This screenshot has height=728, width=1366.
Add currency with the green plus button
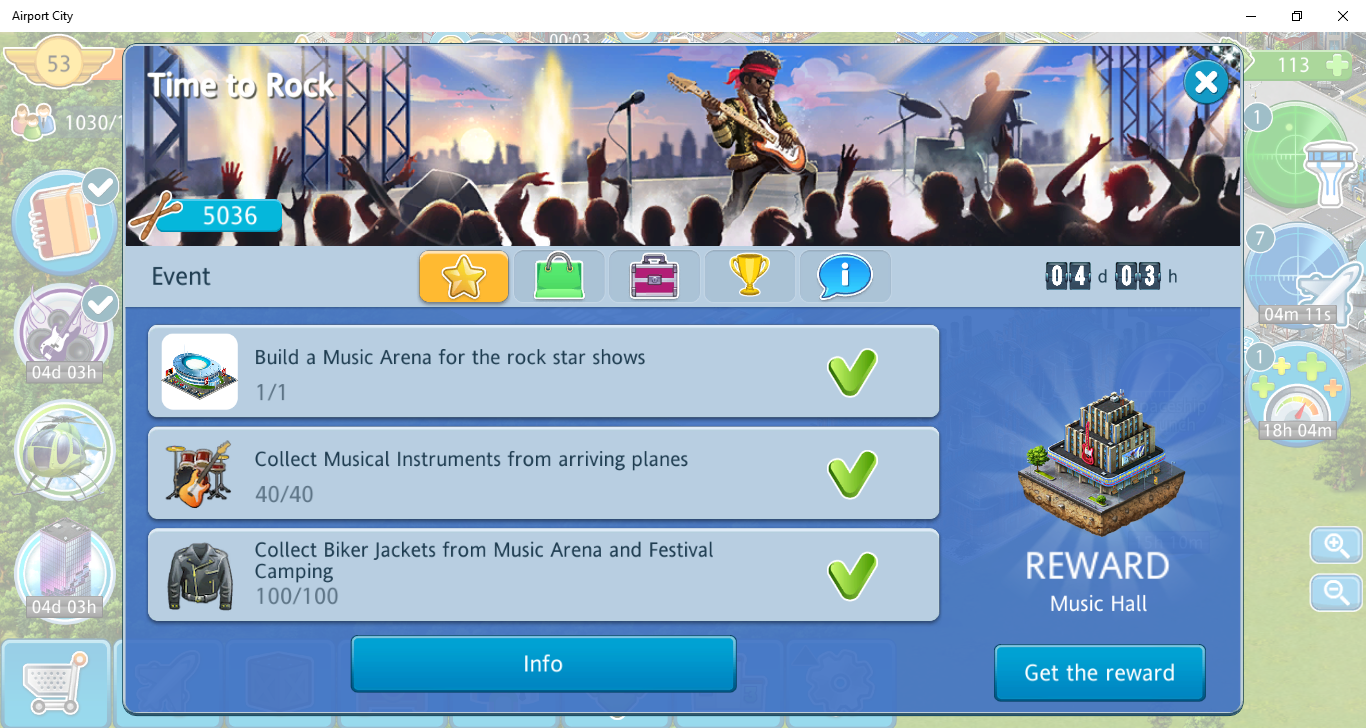(1336, 65)
